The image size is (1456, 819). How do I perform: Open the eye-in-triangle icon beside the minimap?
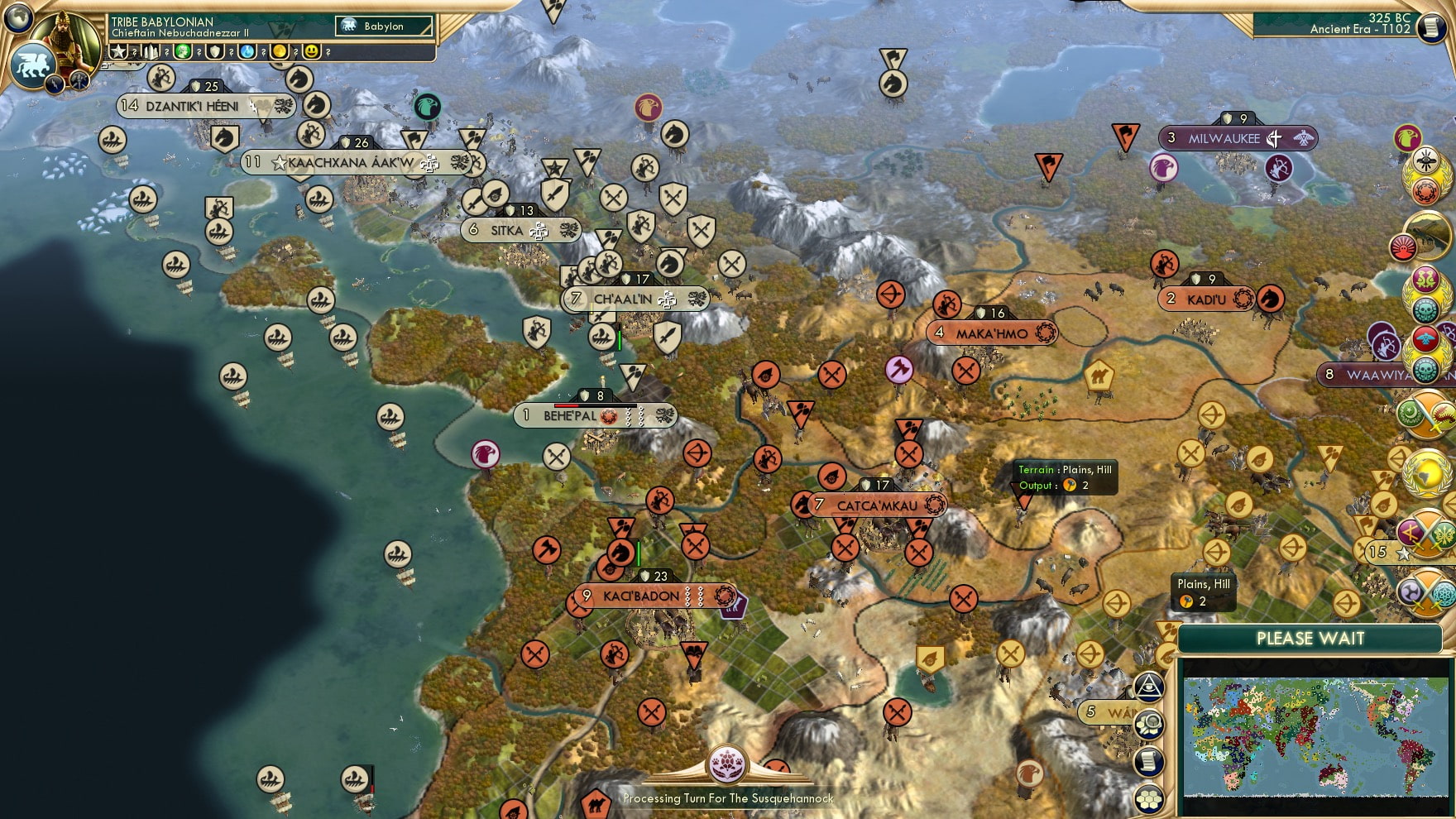click(x=1149, y=687)
